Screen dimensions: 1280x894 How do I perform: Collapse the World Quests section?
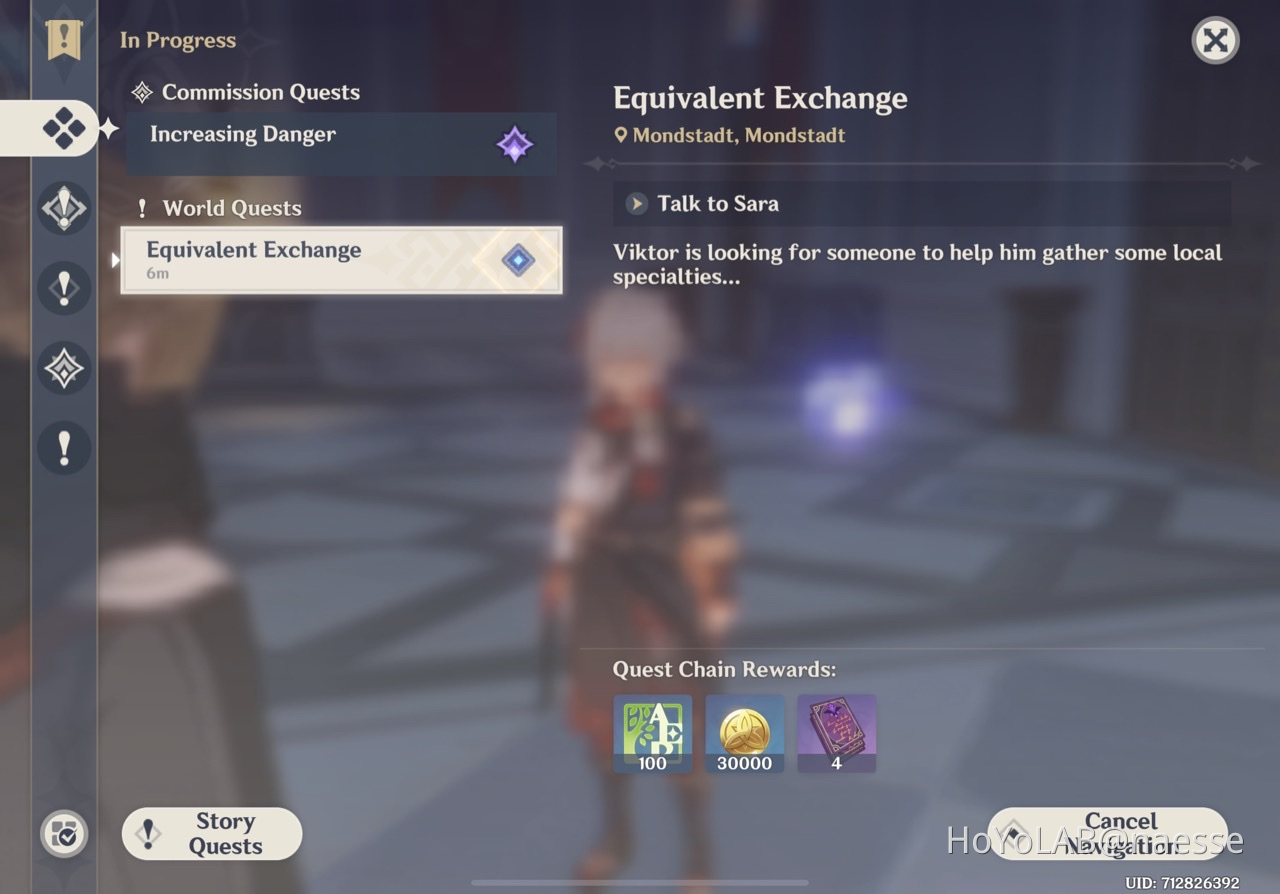(x=218, y=208)
